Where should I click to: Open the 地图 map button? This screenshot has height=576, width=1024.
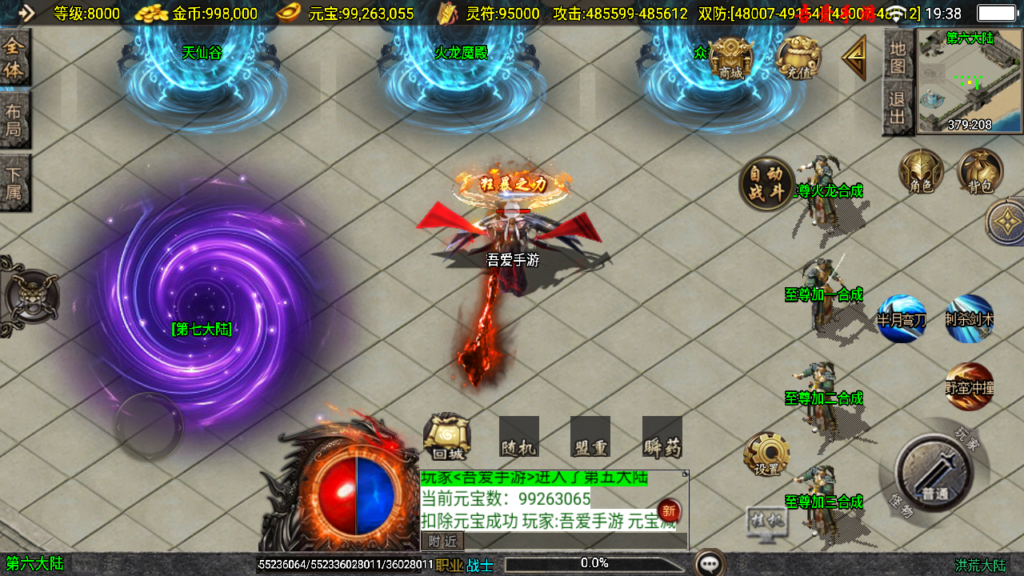pyautogui.click(x=897, y=57)
